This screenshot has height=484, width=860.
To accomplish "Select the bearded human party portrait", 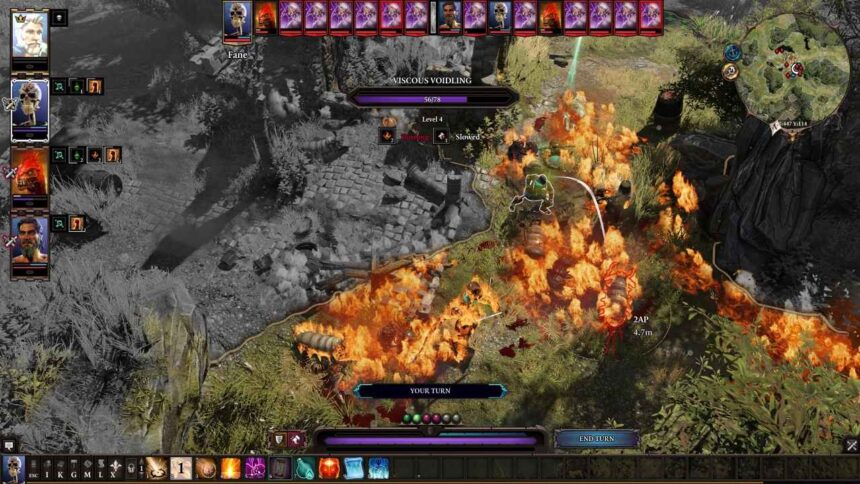I will click(x=29, y=239).
